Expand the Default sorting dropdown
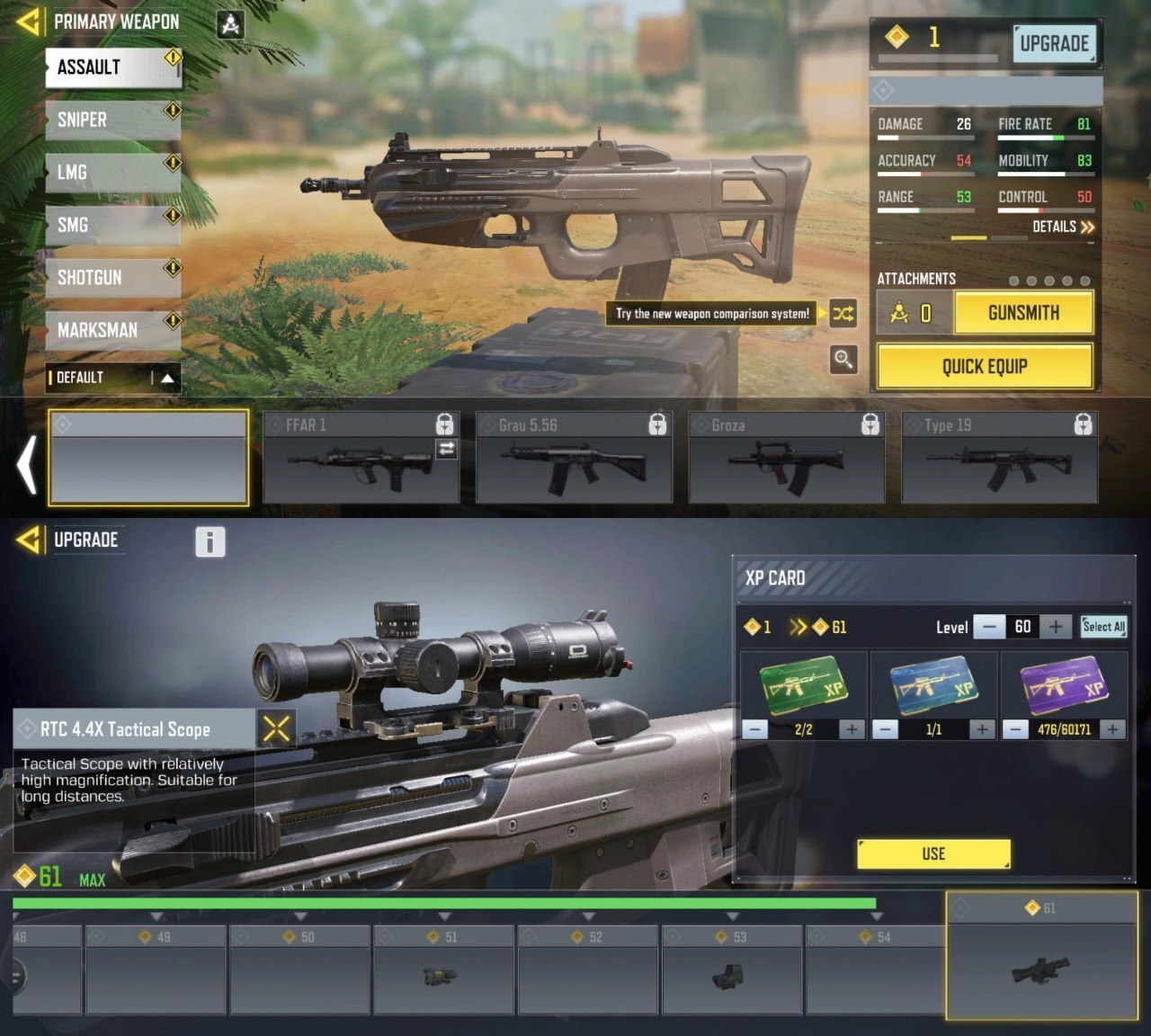Image resolution: width=1151 pixels, height=1036 pixels. point(113,378)
